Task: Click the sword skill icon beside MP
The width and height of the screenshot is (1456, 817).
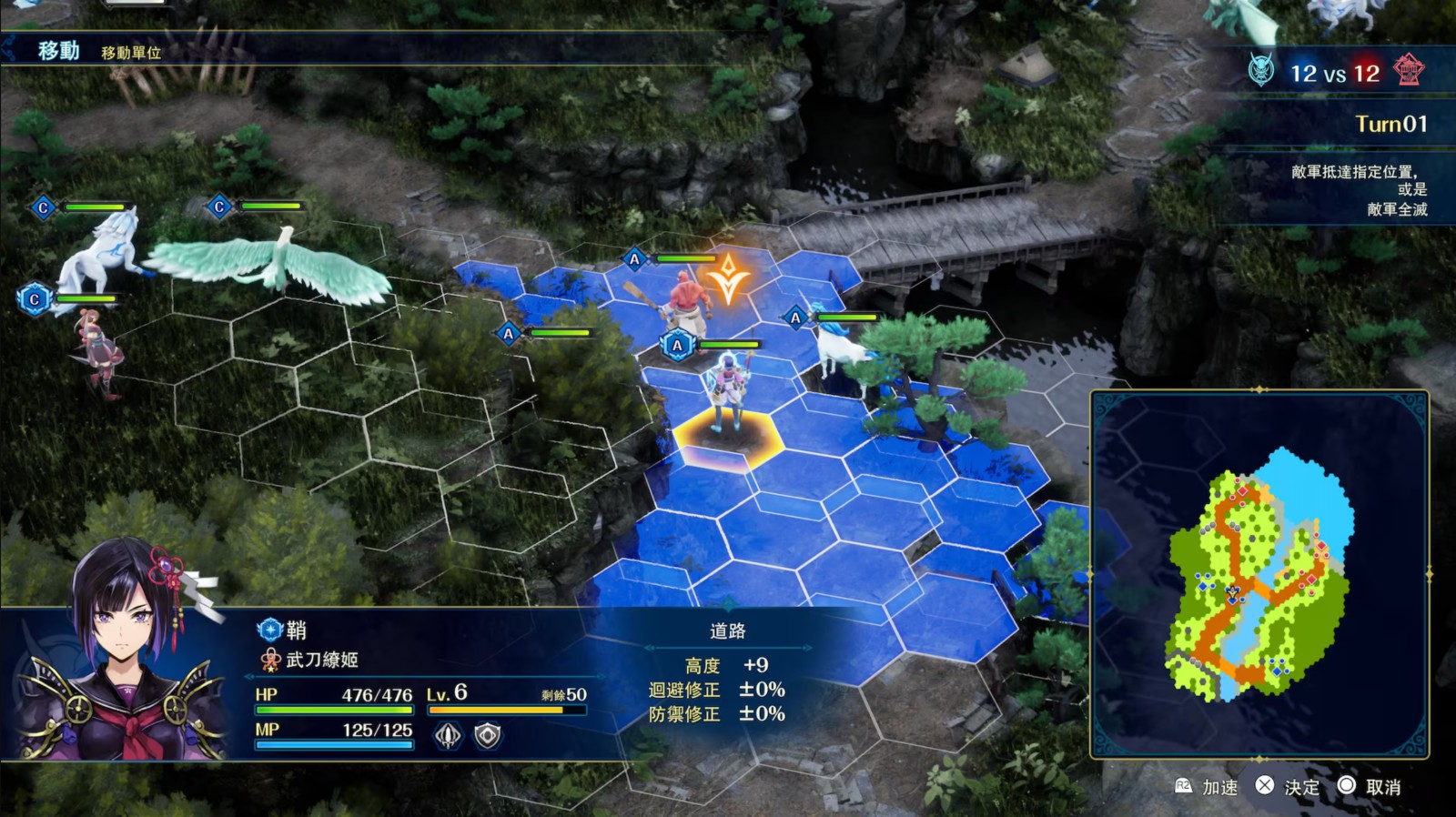Action: pos(448,735)
